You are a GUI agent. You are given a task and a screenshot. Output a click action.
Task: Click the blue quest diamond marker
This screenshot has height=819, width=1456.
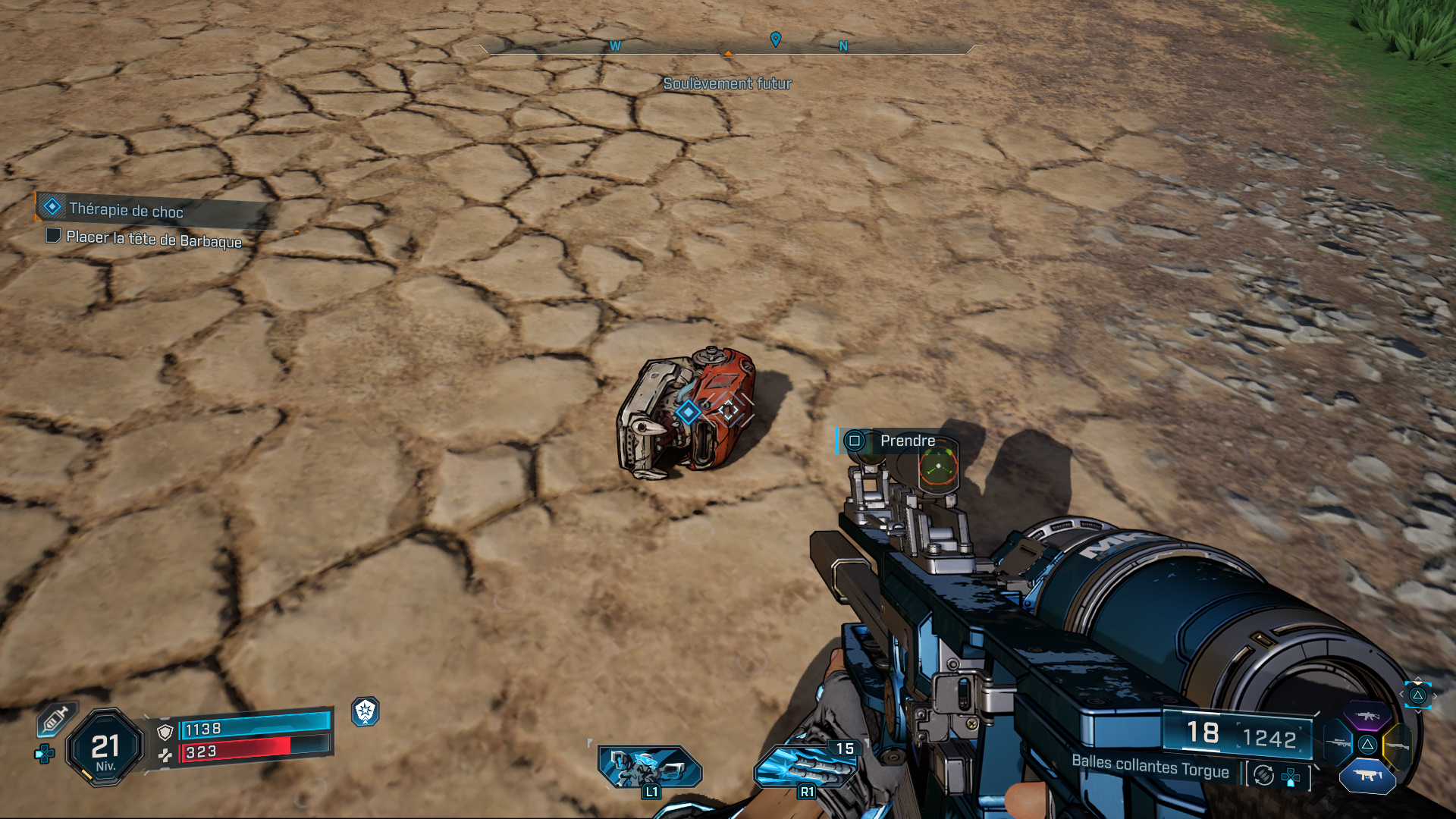pyautogui.click(x=688, y=412)
